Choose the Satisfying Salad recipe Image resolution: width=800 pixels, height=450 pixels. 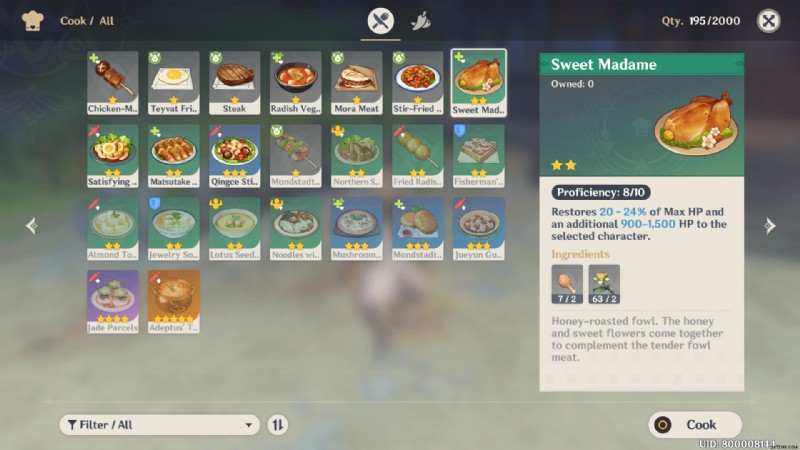112,156
